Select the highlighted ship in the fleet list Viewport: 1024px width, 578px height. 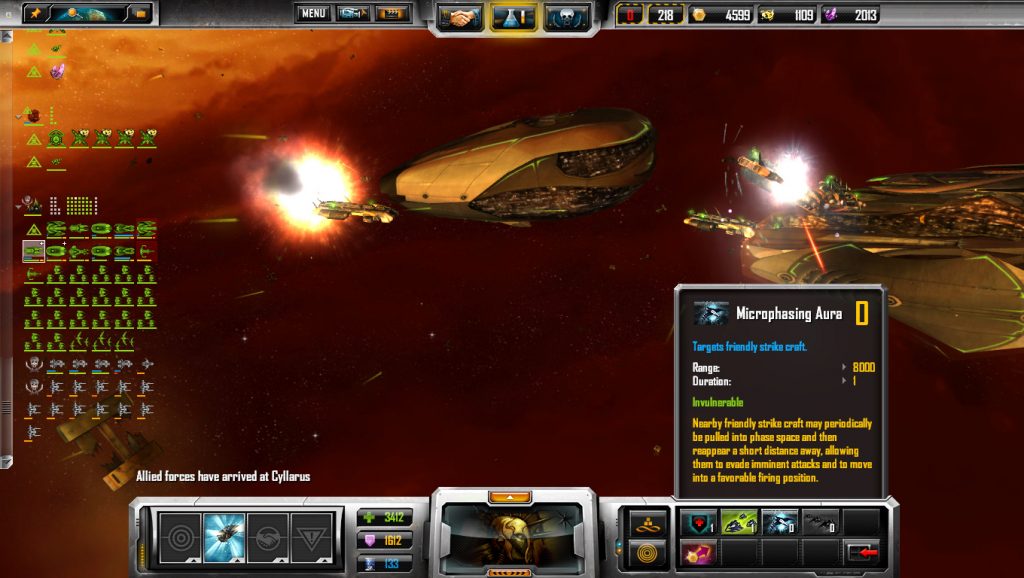(x=34, y=251)
